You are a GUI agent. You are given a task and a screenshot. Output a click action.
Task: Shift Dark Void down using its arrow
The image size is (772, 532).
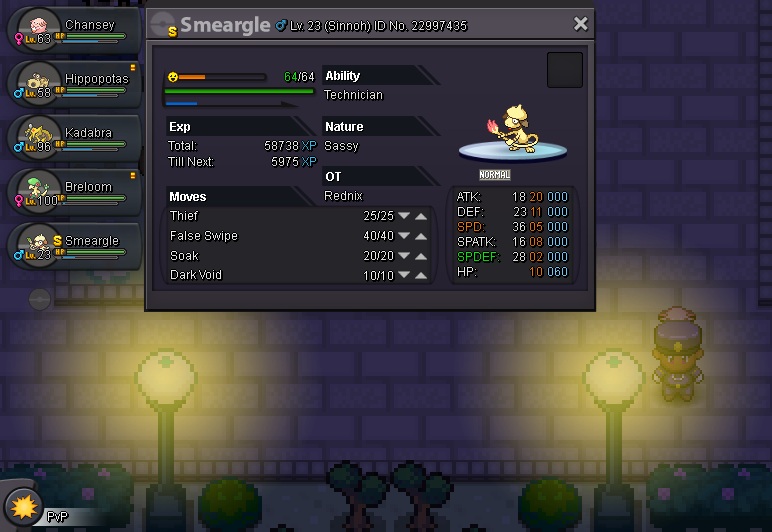(x=404, y=275)
